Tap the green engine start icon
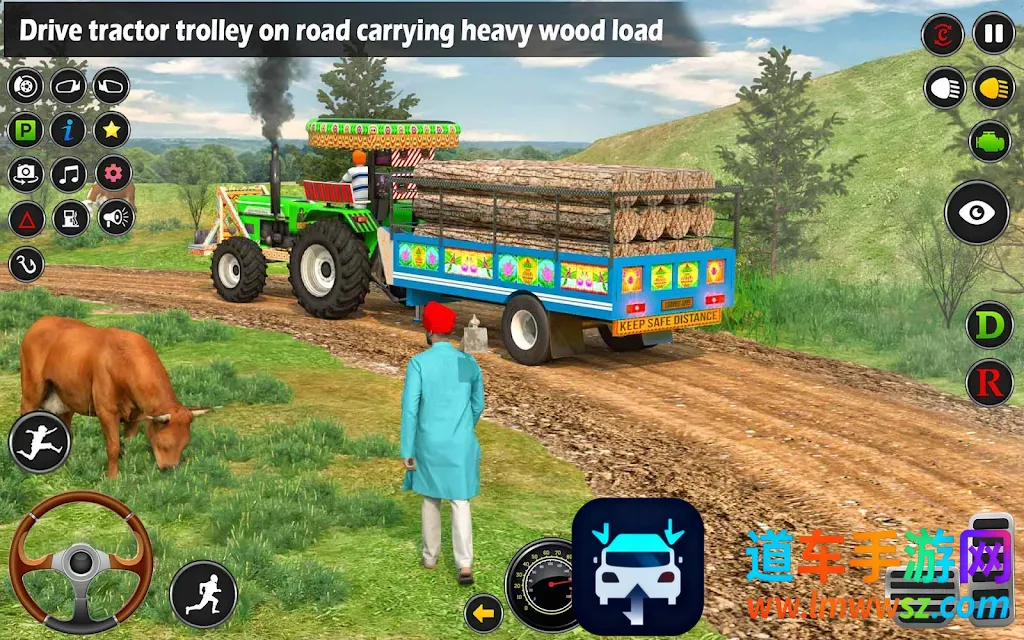Image resolution: width=1024 pixels, height=640 pixels. point(990,141)
